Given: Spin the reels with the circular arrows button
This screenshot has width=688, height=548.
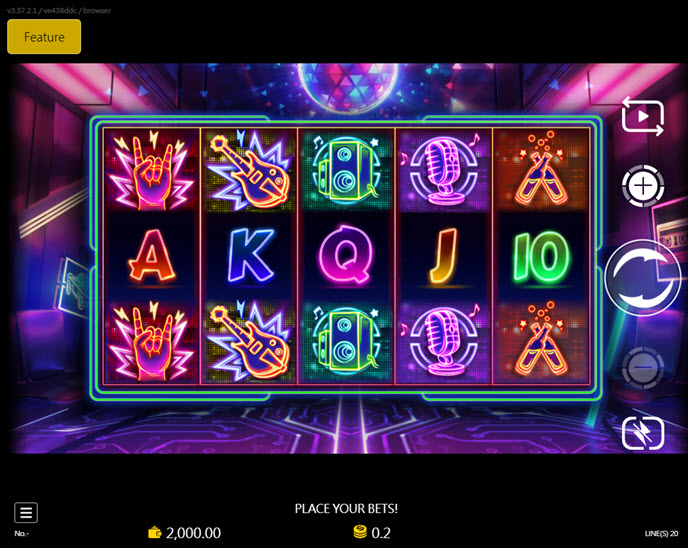Looking at the screenshot, I should tap(642, 278).
